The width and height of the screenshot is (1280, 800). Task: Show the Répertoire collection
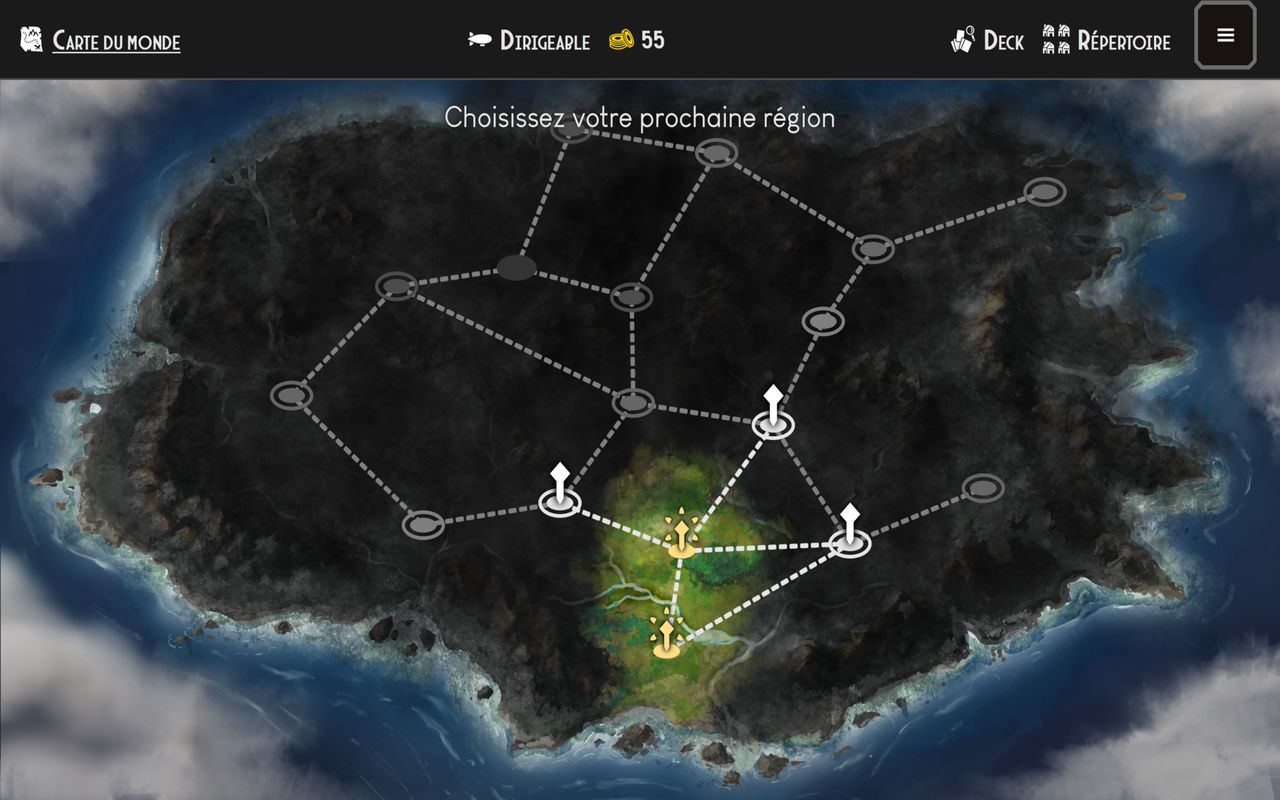(x=1107, y=41)
